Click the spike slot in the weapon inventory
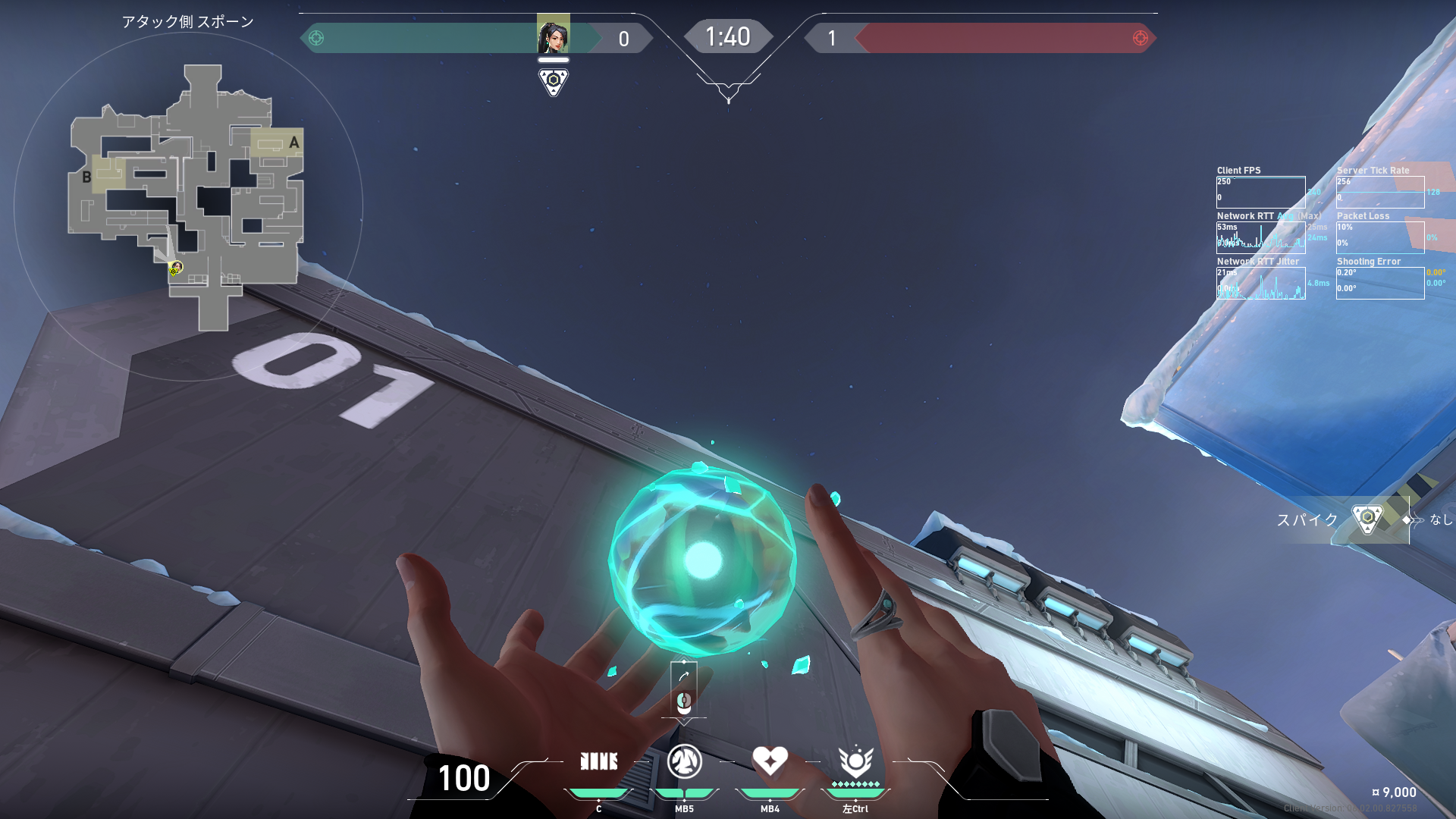 click(1367, 519)
